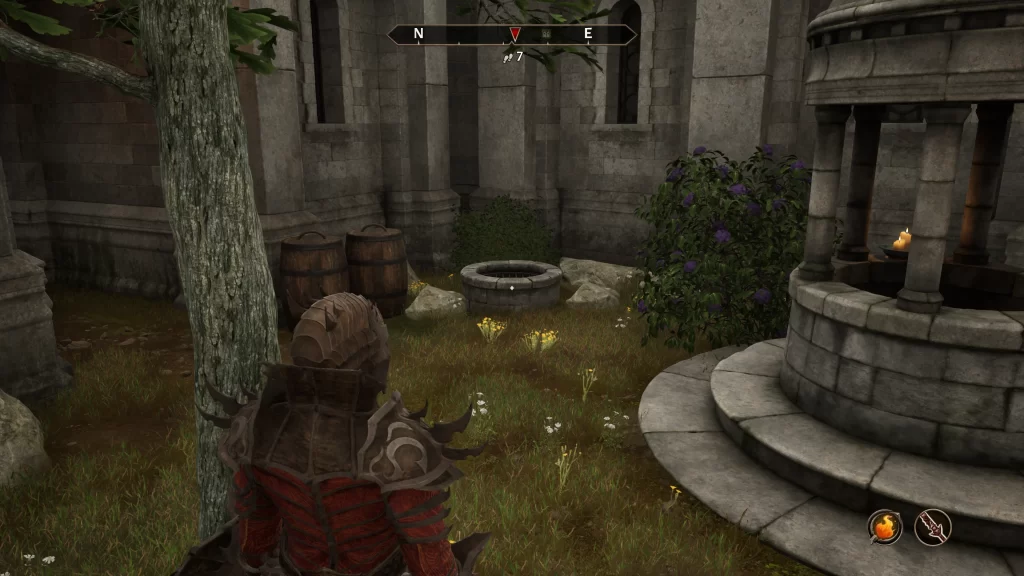Select the flame spell icon
The image size is (1024, 576).
[x=885, y=527]
